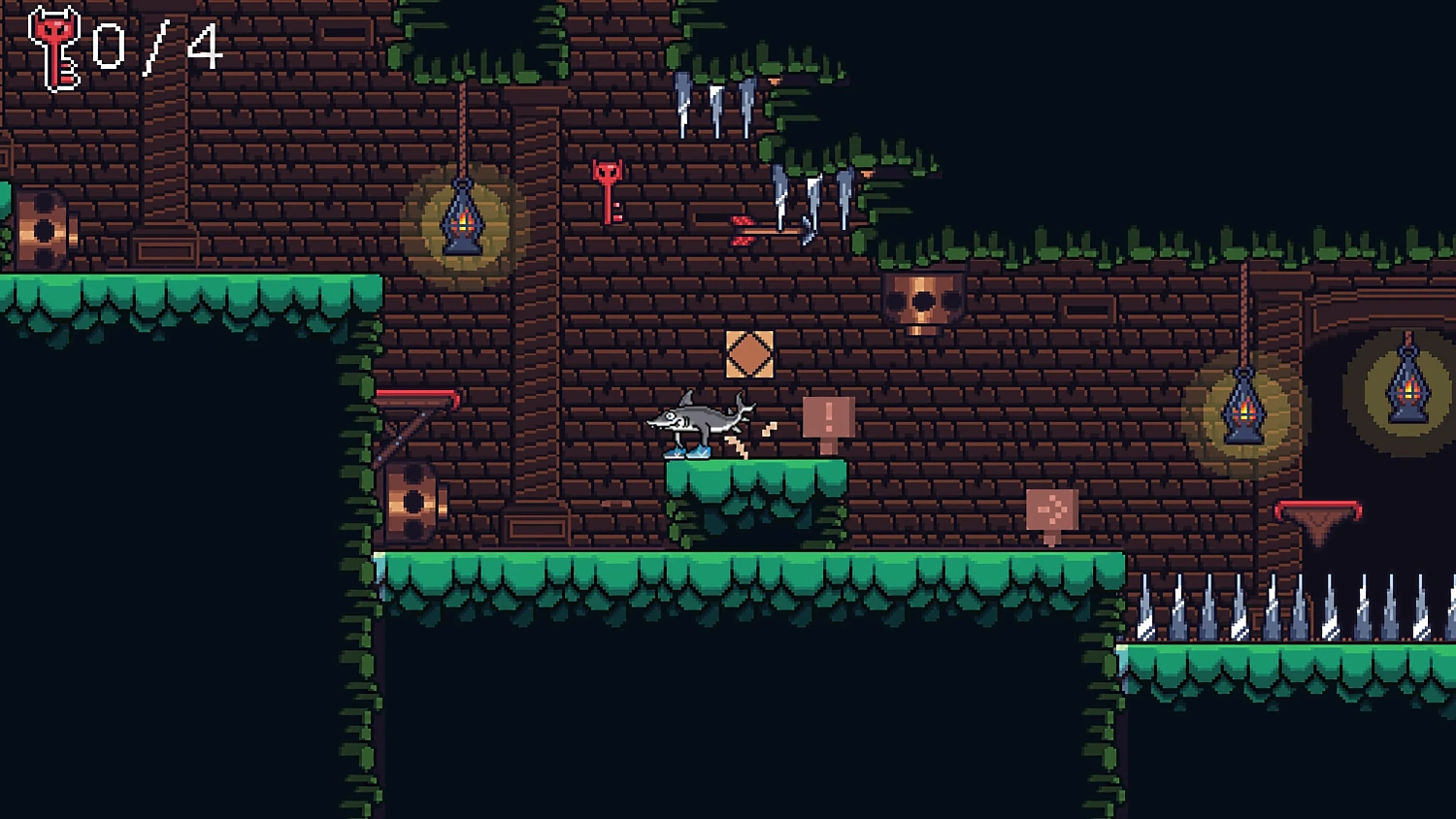The height and width of the screenshot is (819, 1456).
Task: Click the red devil key HUD icon
Action: click(x=55, y=46)
